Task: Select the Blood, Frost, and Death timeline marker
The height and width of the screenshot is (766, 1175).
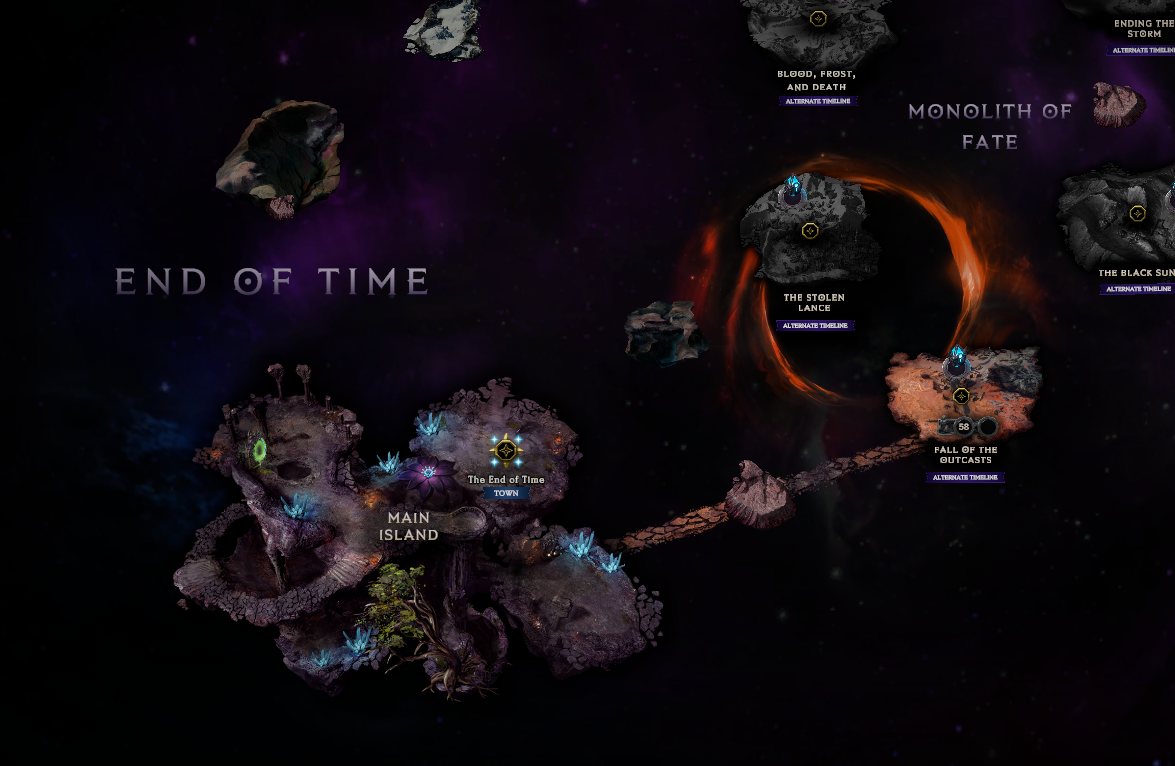Action: click(x=818, y=19)
